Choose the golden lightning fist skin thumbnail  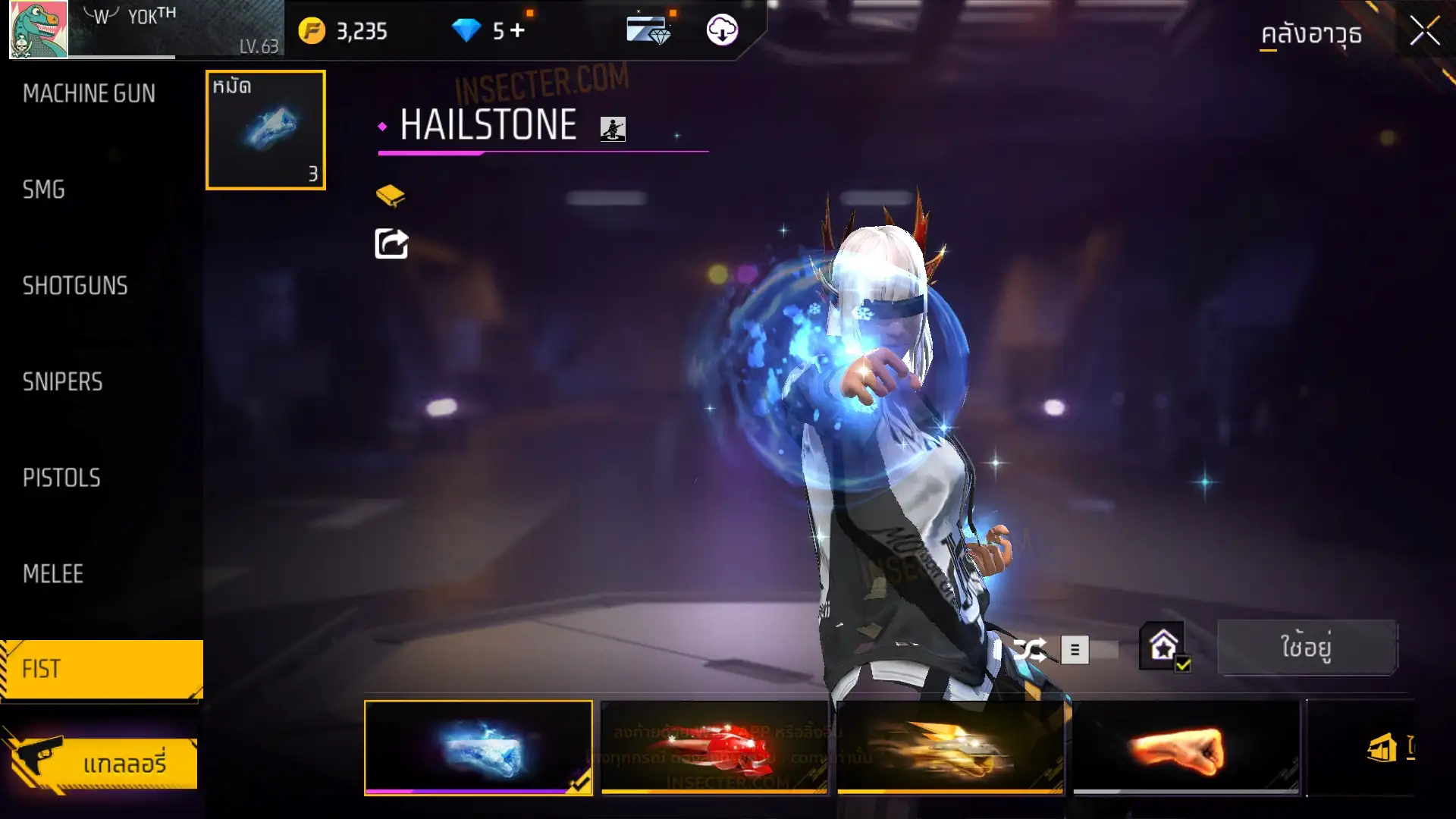[x=950, y=748]
